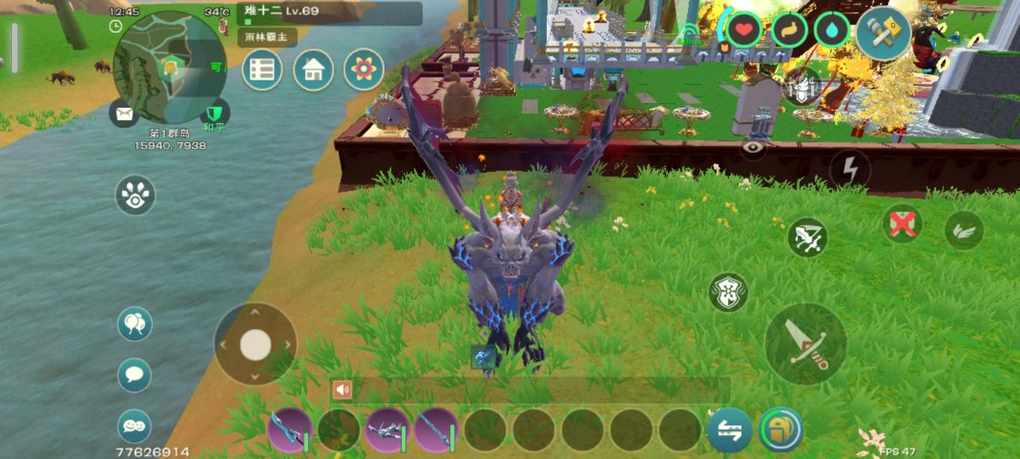The height and width of the screenshot is (459, 1020).
Task: Click the speaker icon on chat bar
Action: [343, 390]
